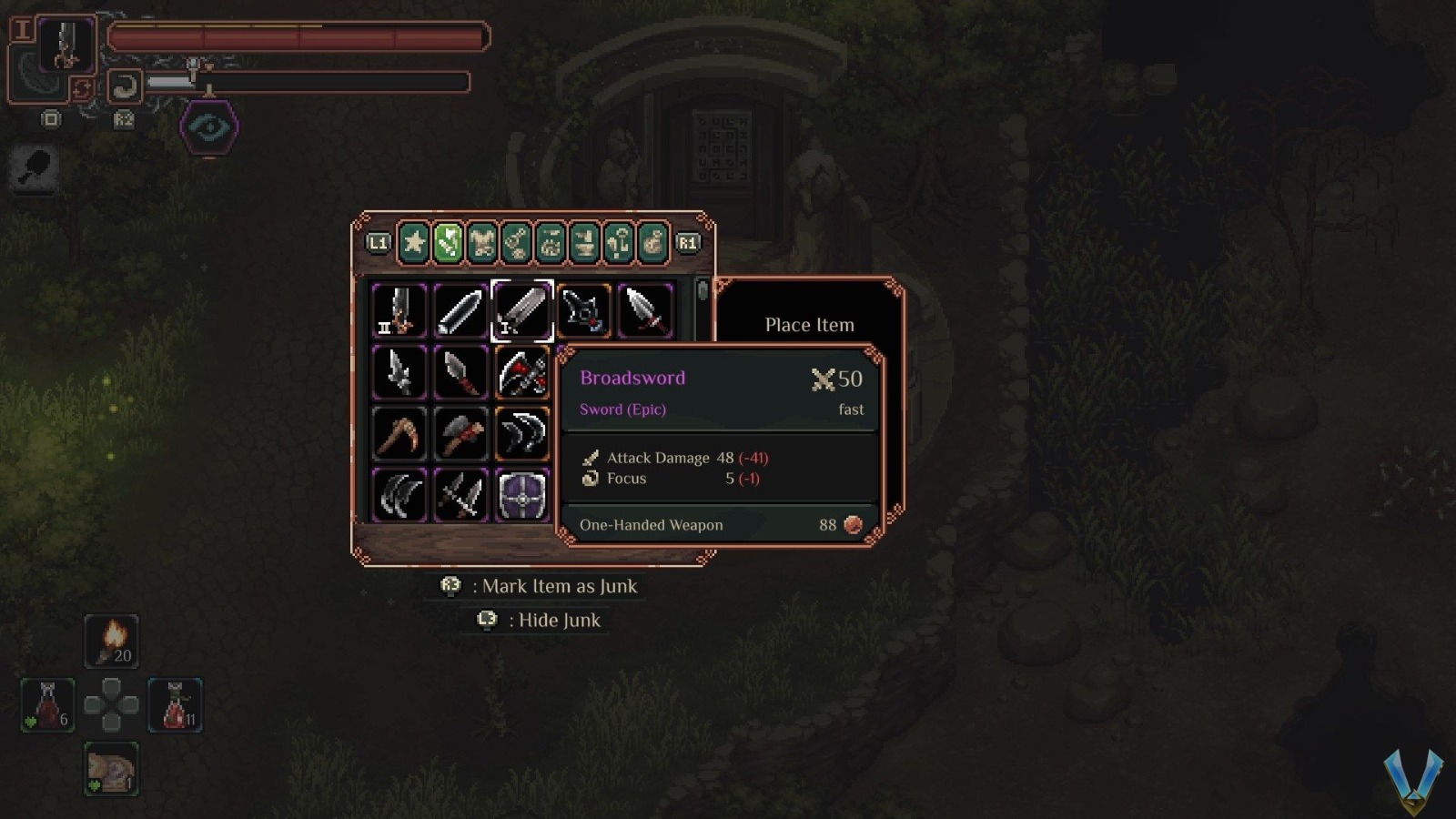
Task: Select the wooden sickle slot
Action: 399,433
